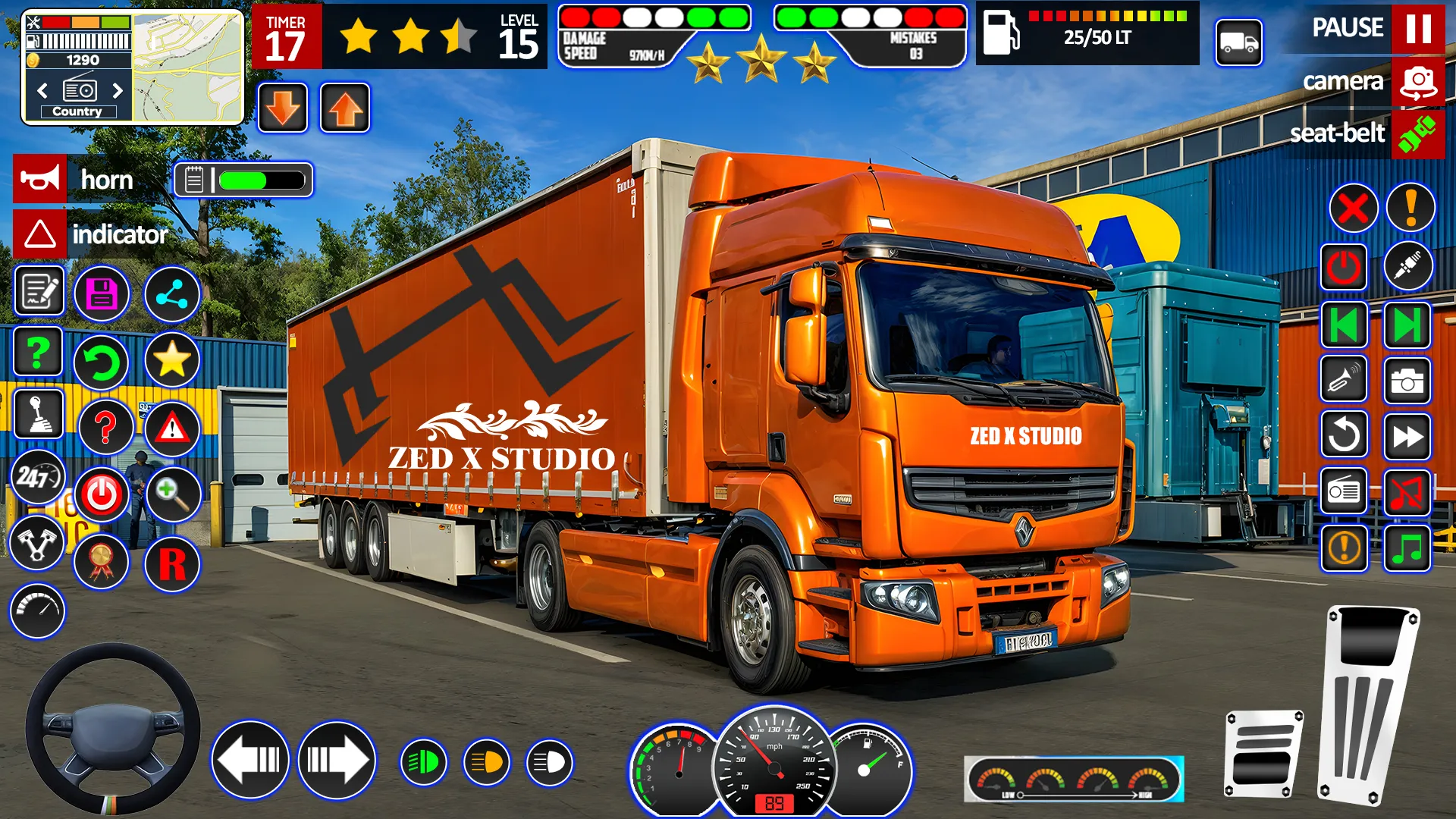Mute music using the crossed-note toggle
This screenshot has width=1456, height=819.
[x=1407, y=491]
